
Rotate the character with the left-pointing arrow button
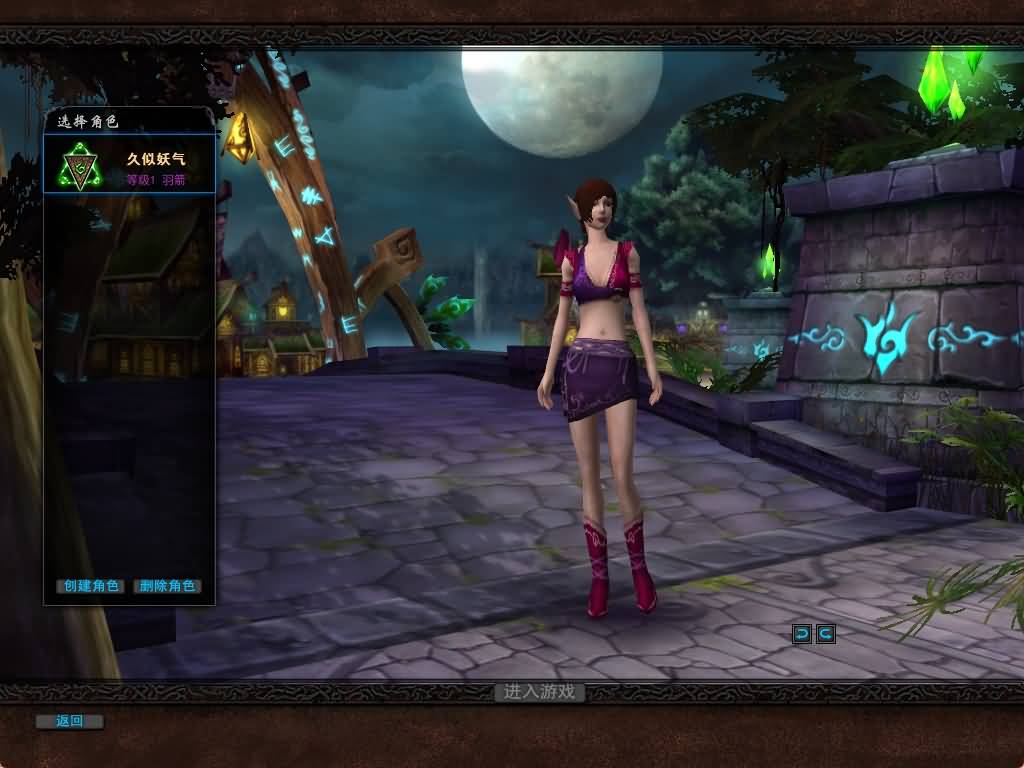click(802, 633)
